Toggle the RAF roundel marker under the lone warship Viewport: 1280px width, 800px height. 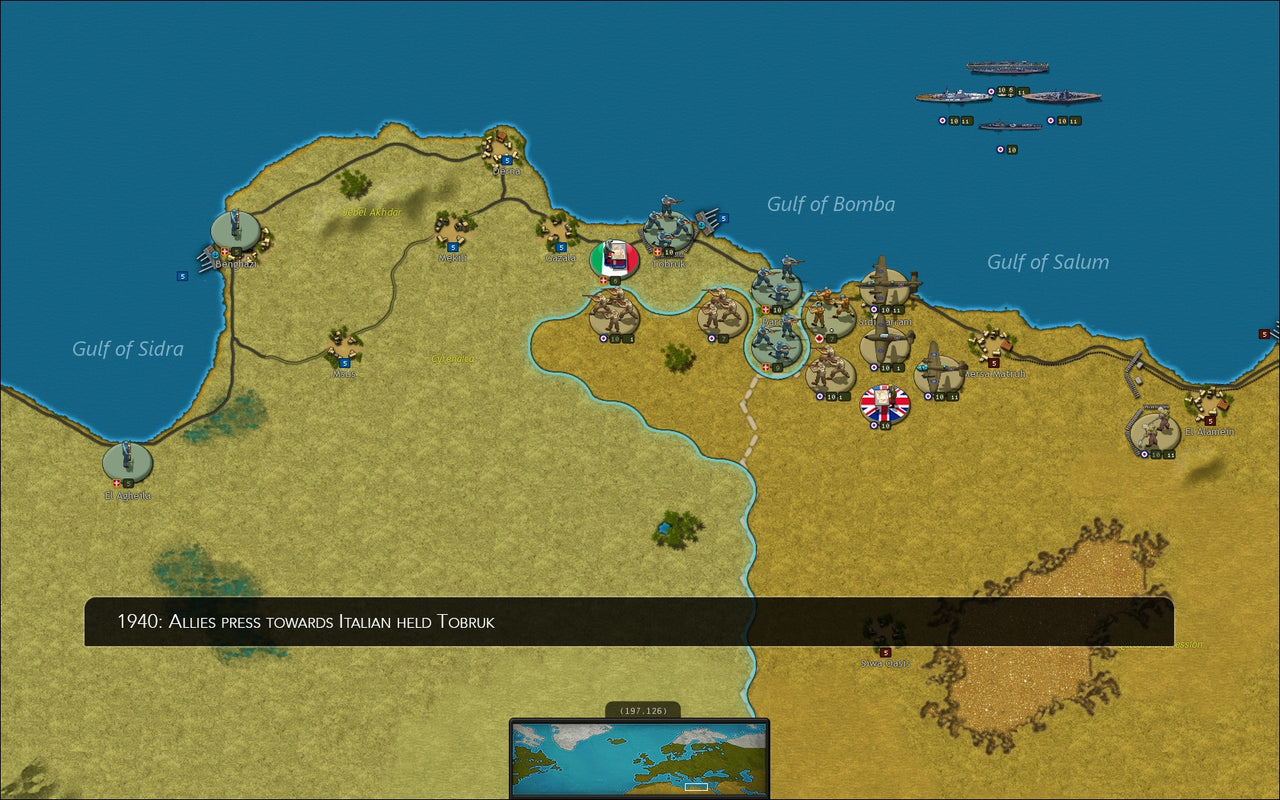1001,148
